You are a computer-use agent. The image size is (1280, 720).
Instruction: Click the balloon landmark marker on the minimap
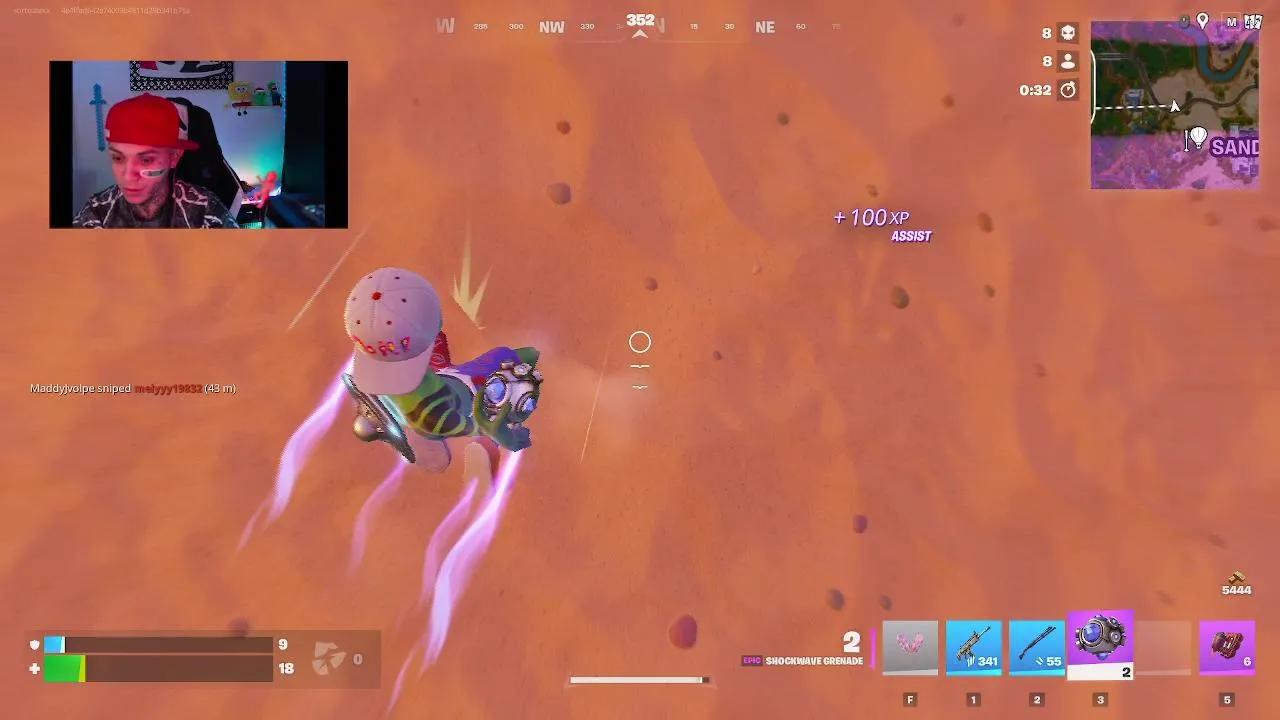(1196, 139)
